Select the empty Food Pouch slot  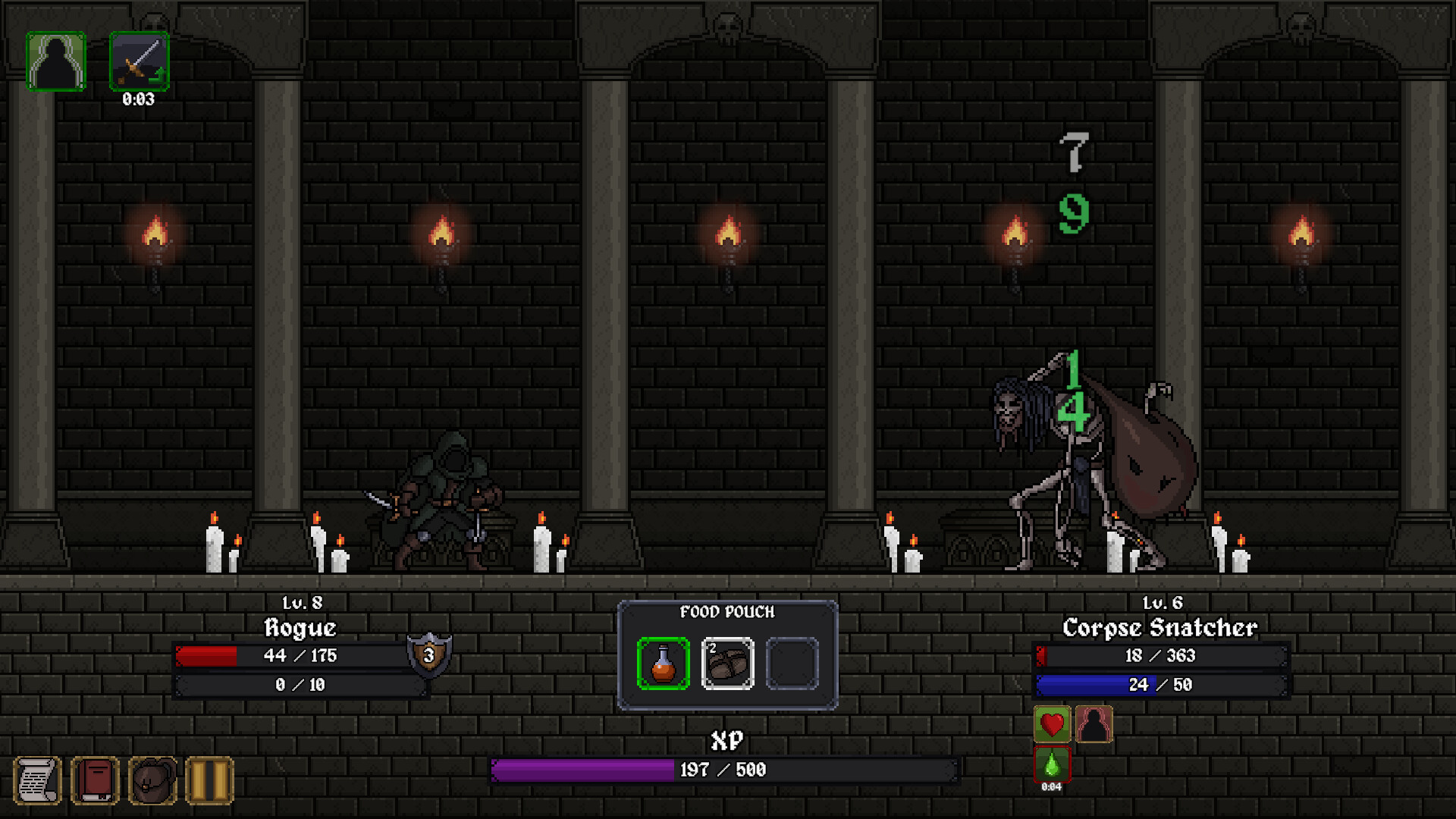pos(792,661)
